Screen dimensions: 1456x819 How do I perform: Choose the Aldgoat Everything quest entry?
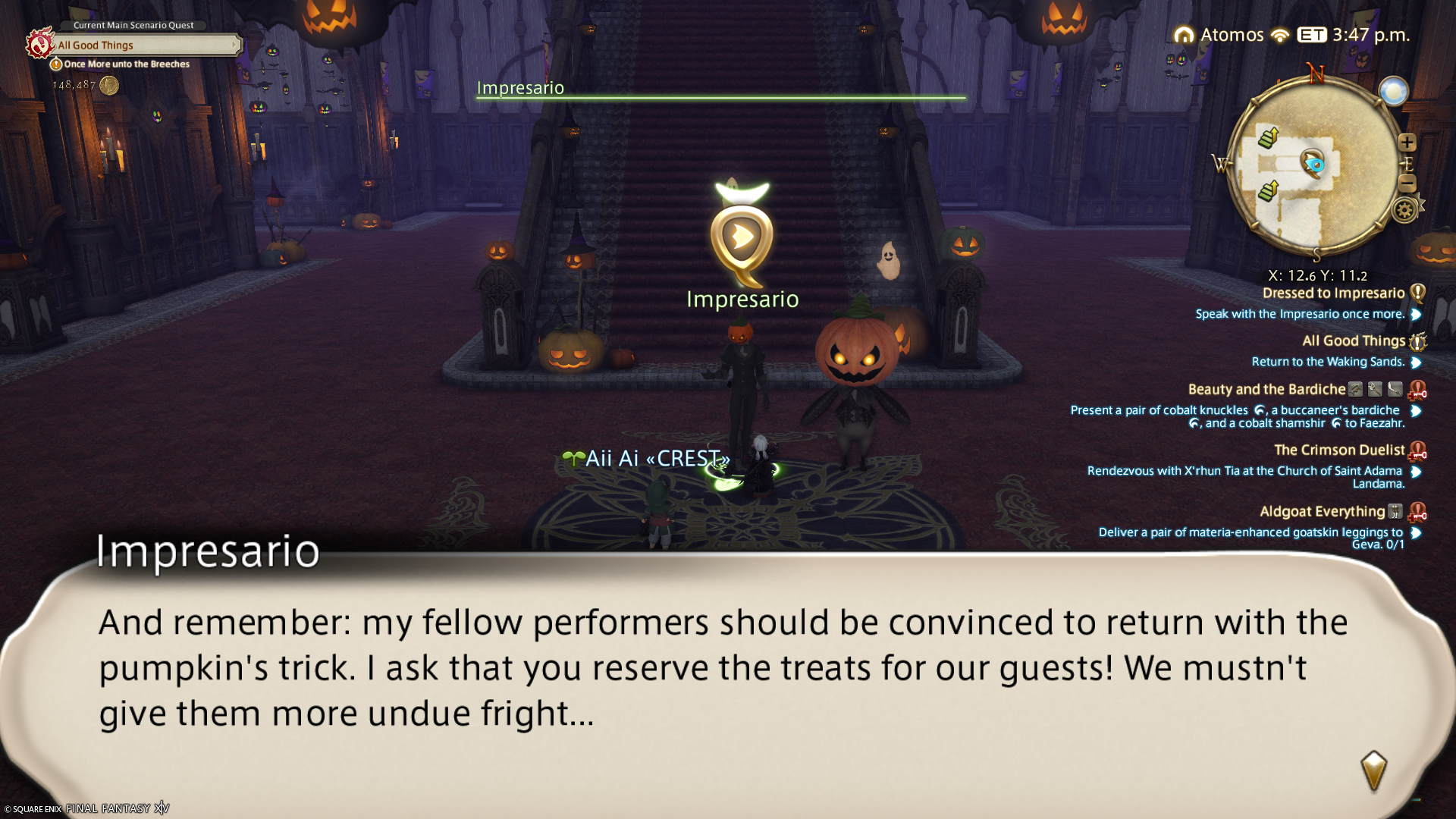(x=1322, y=512)
